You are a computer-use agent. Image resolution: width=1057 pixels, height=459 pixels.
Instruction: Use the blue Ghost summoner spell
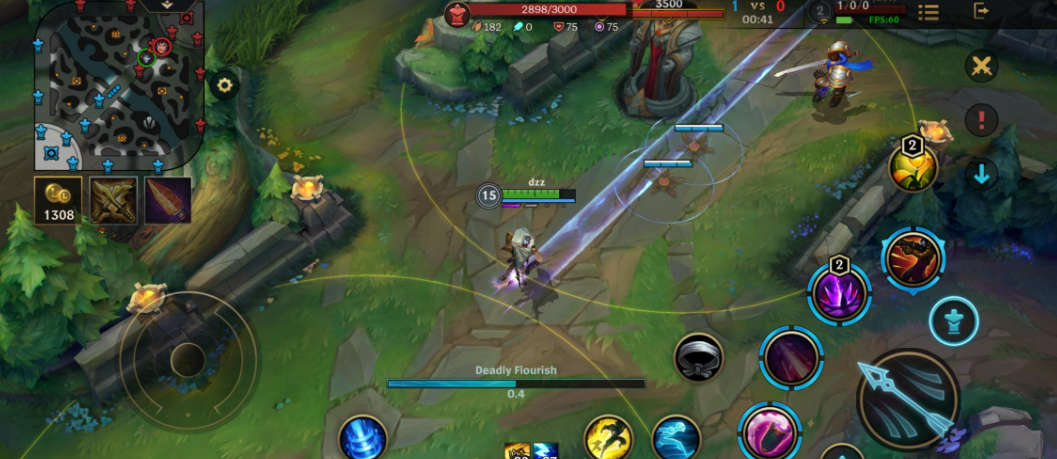[x=677, y=439]
